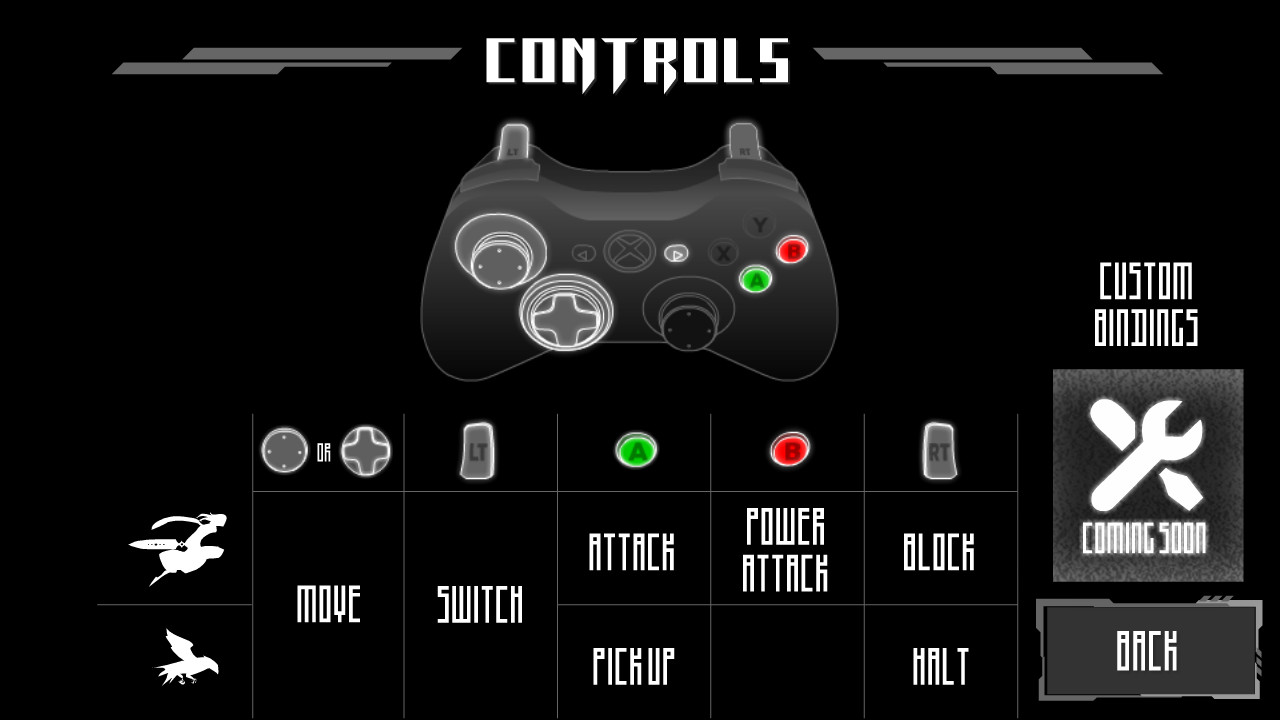Click the green A button on the controller diagram
Screen dimensions: 1280x720
pyautogui.click(x=757, y=279)
